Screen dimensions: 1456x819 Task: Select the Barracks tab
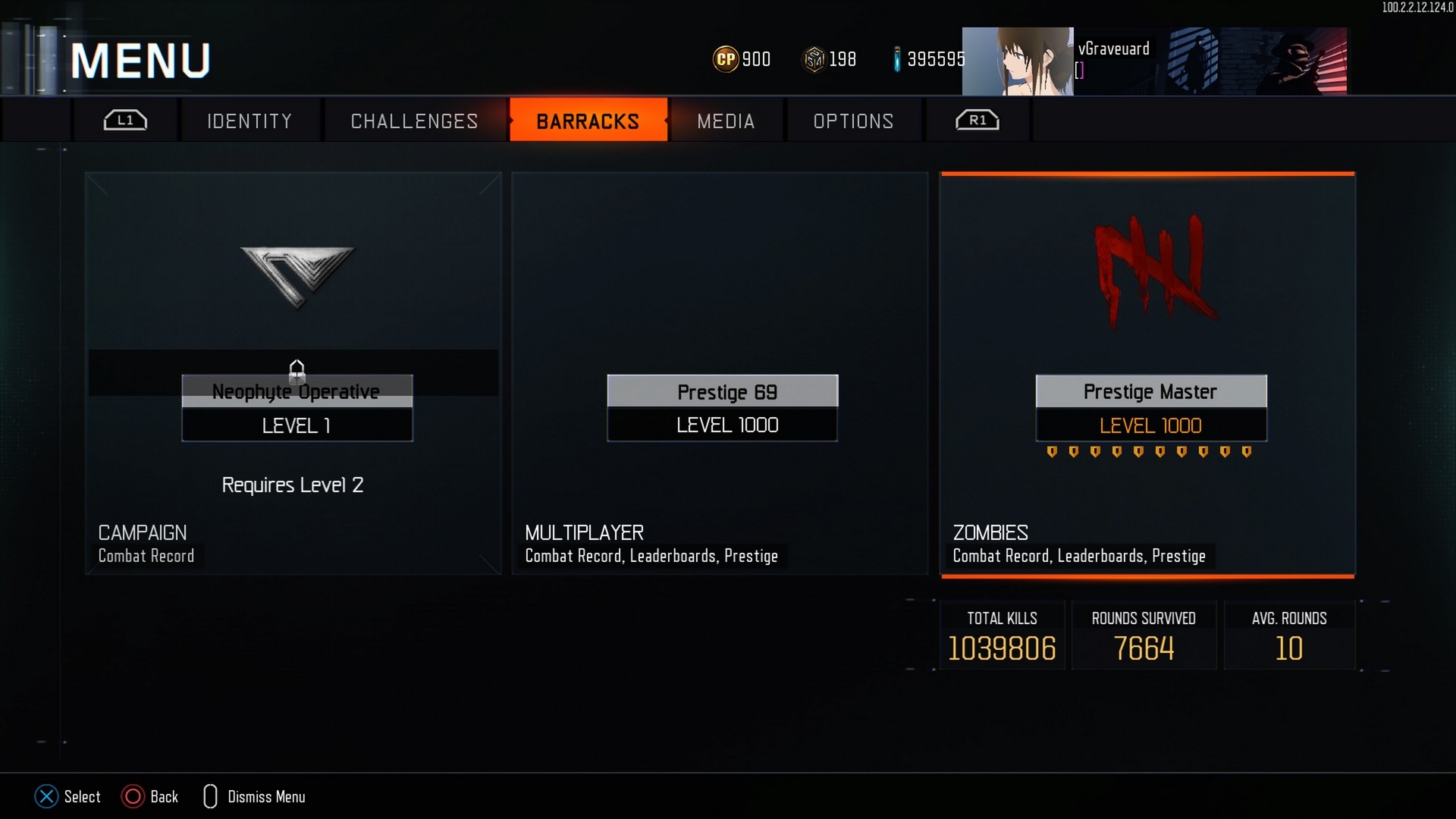(588, 121)
